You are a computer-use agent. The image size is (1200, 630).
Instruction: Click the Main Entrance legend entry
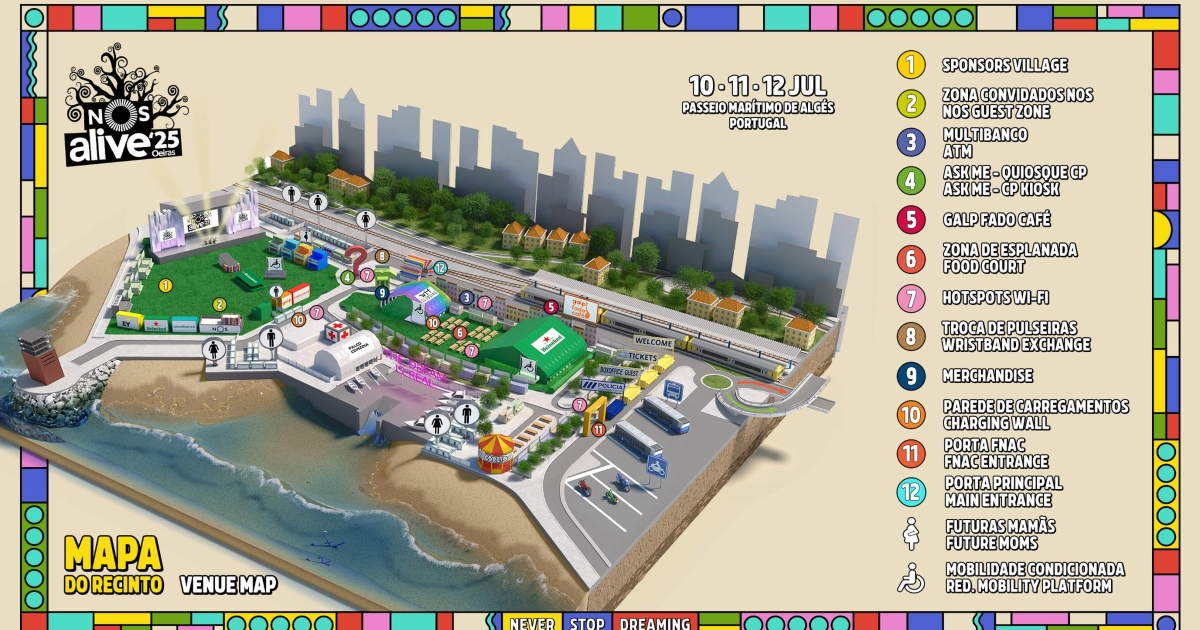pos(1001,492)
